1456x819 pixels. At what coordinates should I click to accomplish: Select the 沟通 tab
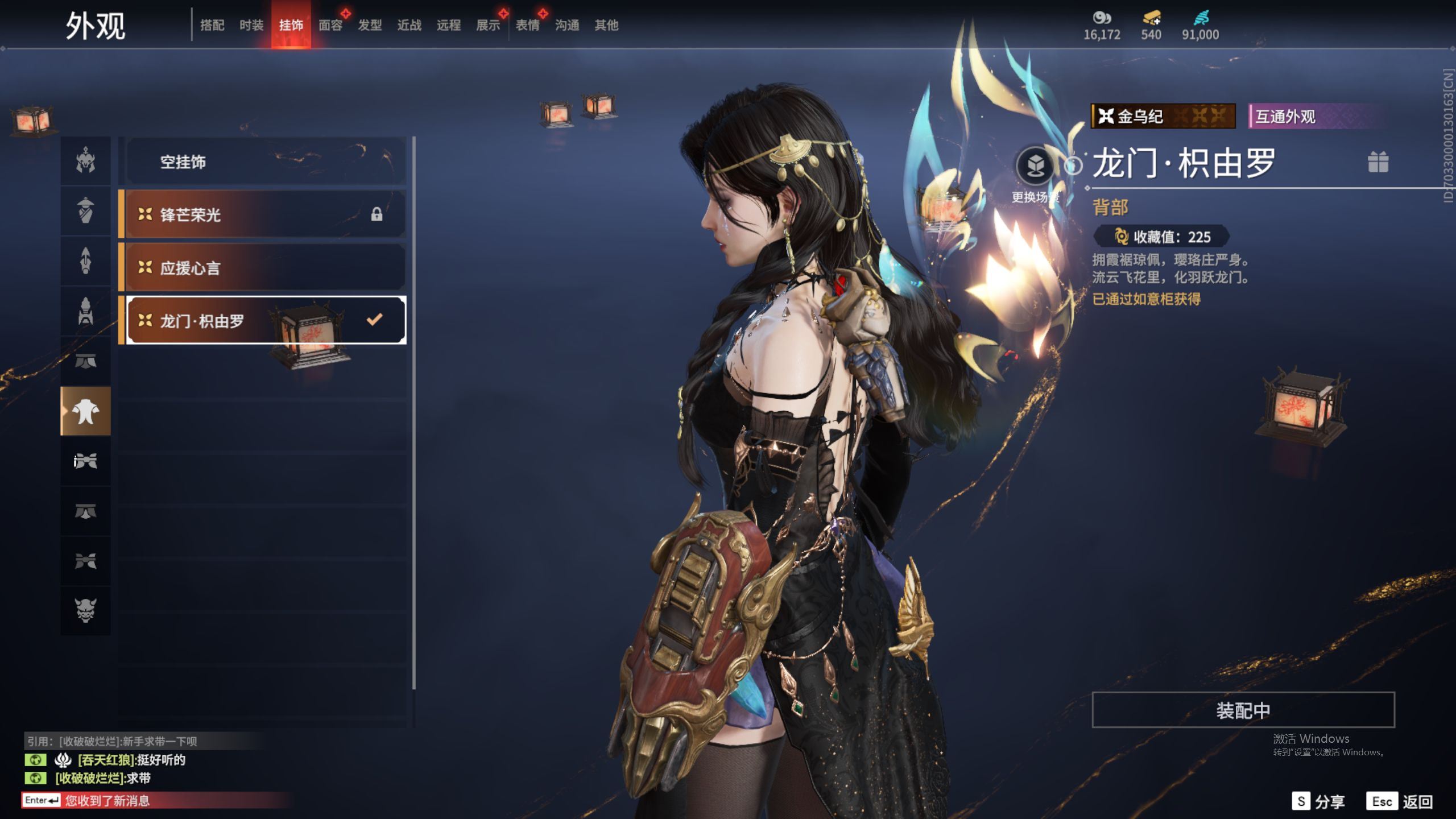point(567,25)
